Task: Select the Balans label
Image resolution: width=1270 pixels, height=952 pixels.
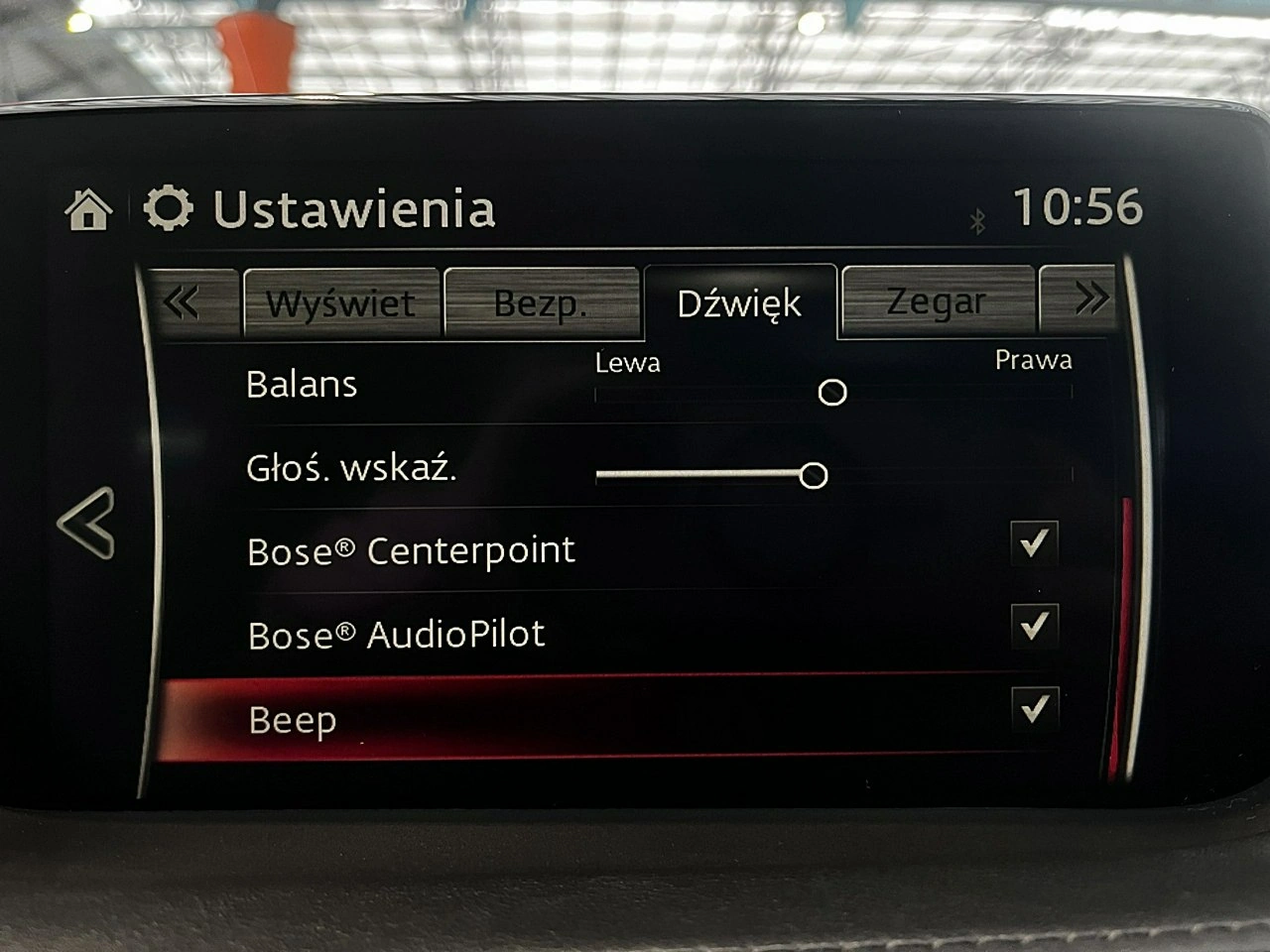Action: 302,385
